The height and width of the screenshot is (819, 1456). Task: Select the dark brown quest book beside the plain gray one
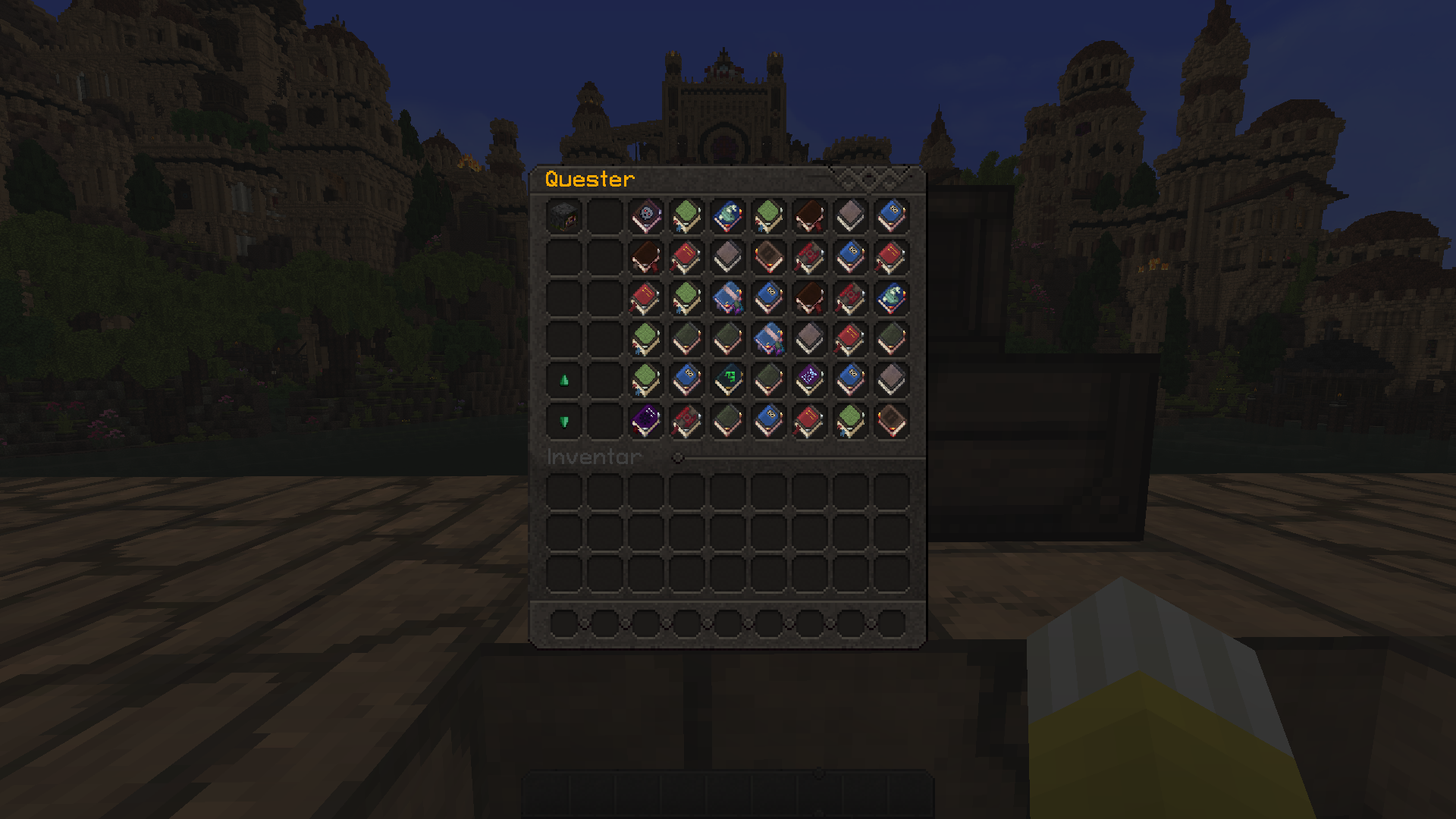point(808,216)
